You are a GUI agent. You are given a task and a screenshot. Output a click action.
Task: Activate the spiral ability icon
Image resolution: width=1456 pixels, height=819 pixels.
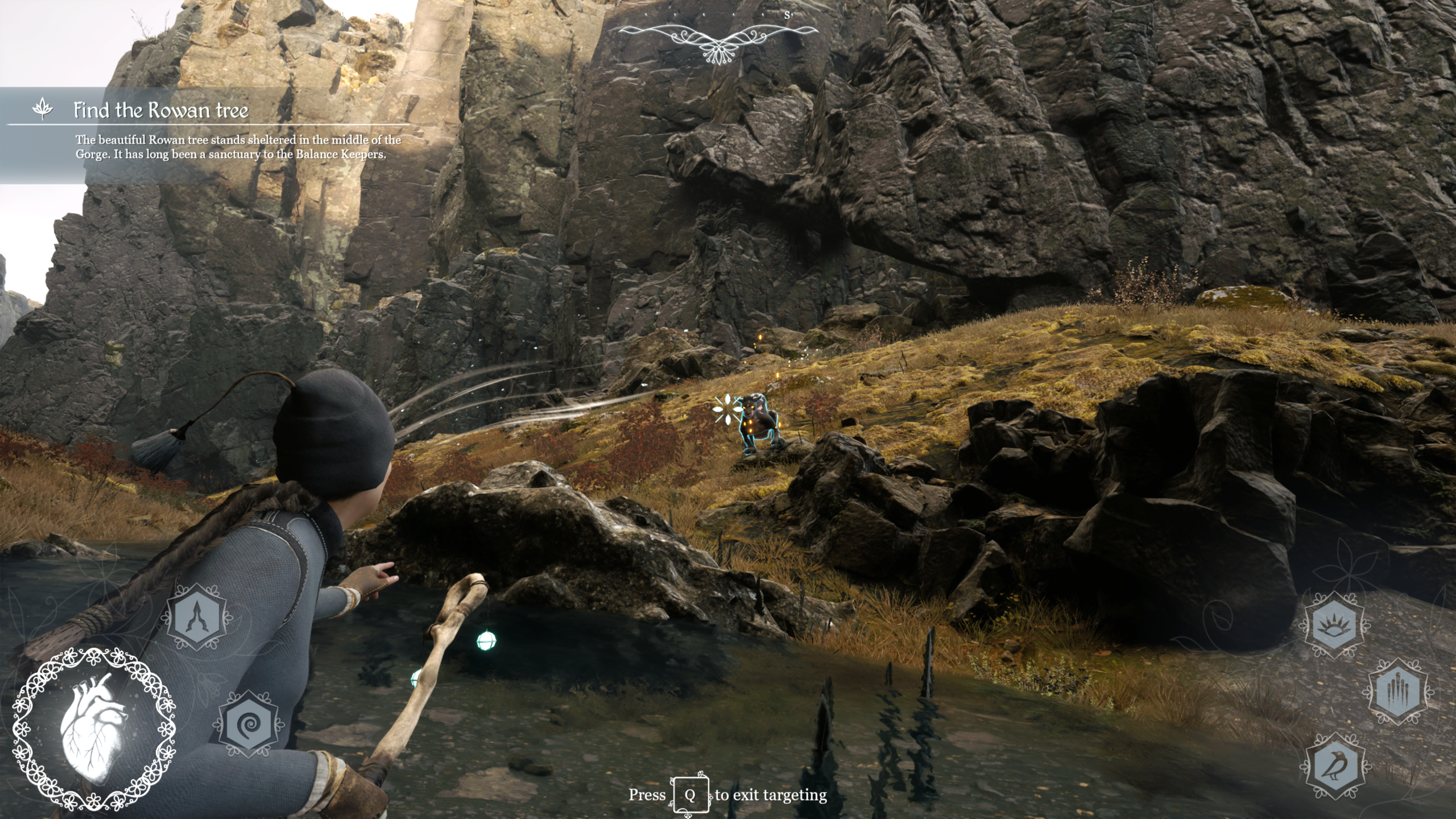pos(248,725)
